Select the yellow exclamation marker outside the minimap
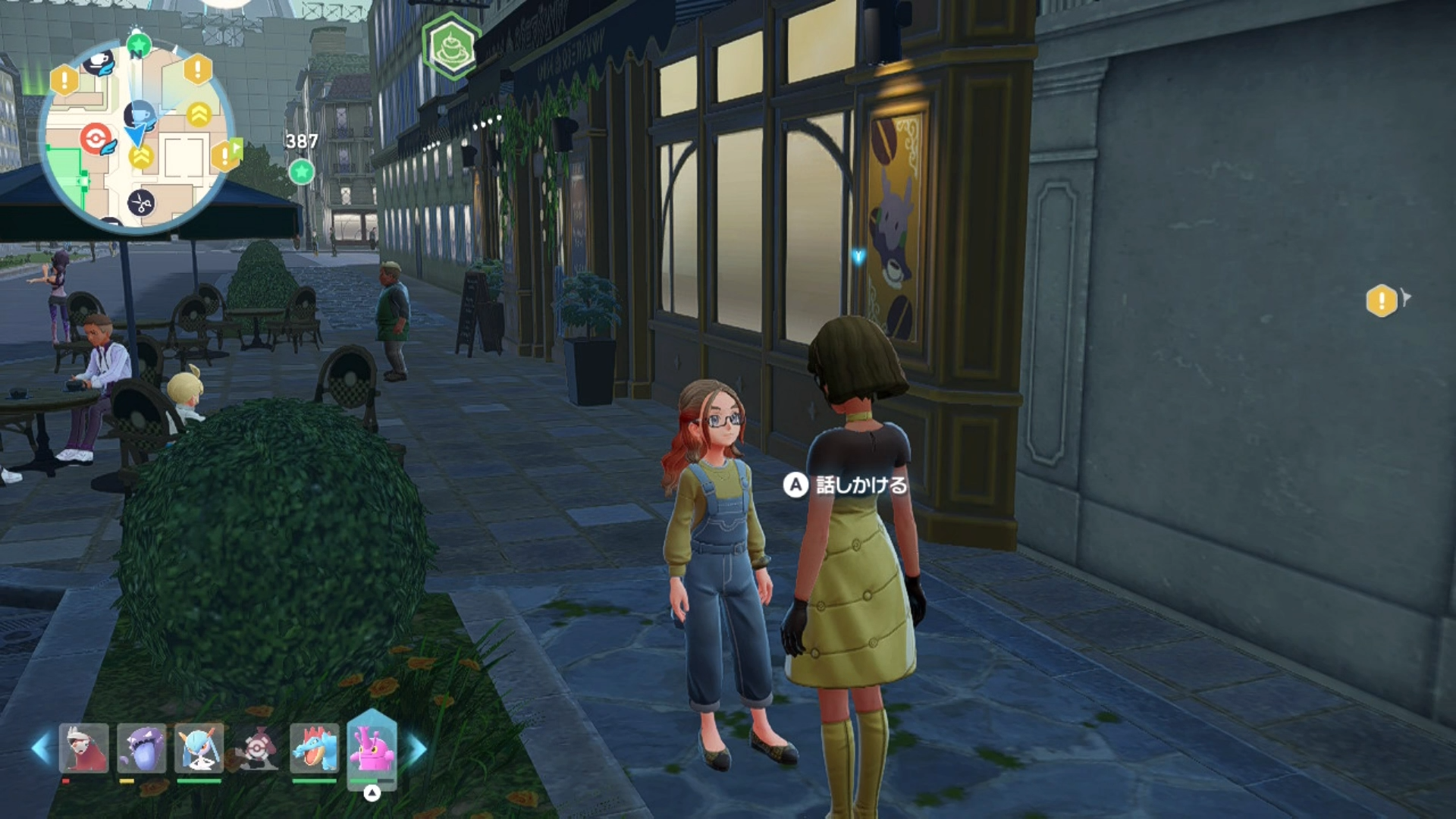This screenshot has height=819, width=1456. (x=1382, y=301)
